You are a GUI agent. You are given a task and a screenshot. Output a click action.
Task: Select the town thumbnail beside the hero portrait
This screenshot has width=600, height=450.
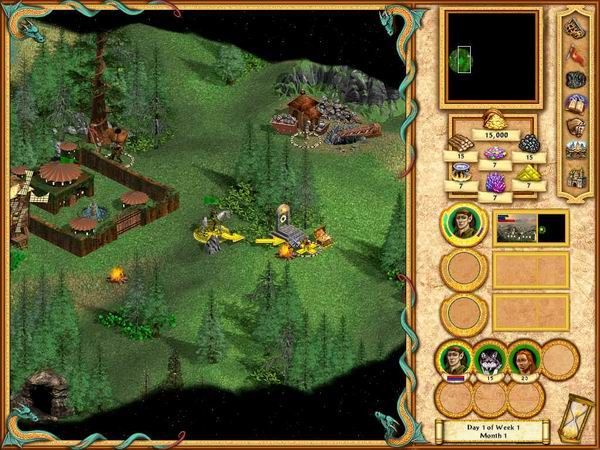(530, 227)
